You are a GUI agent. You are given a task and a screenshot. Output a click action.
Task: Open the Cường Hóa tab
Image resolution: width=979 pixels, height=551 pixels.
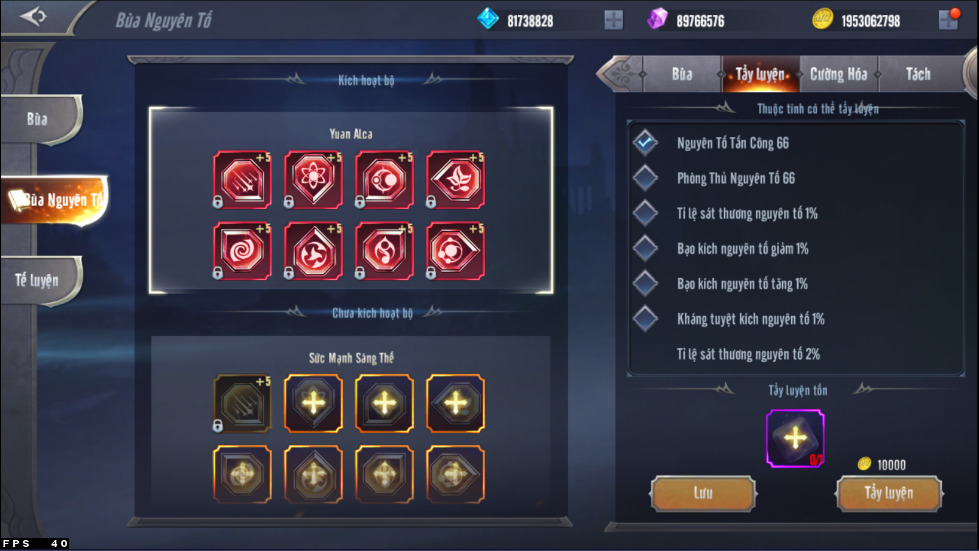(x=838, y=74)
